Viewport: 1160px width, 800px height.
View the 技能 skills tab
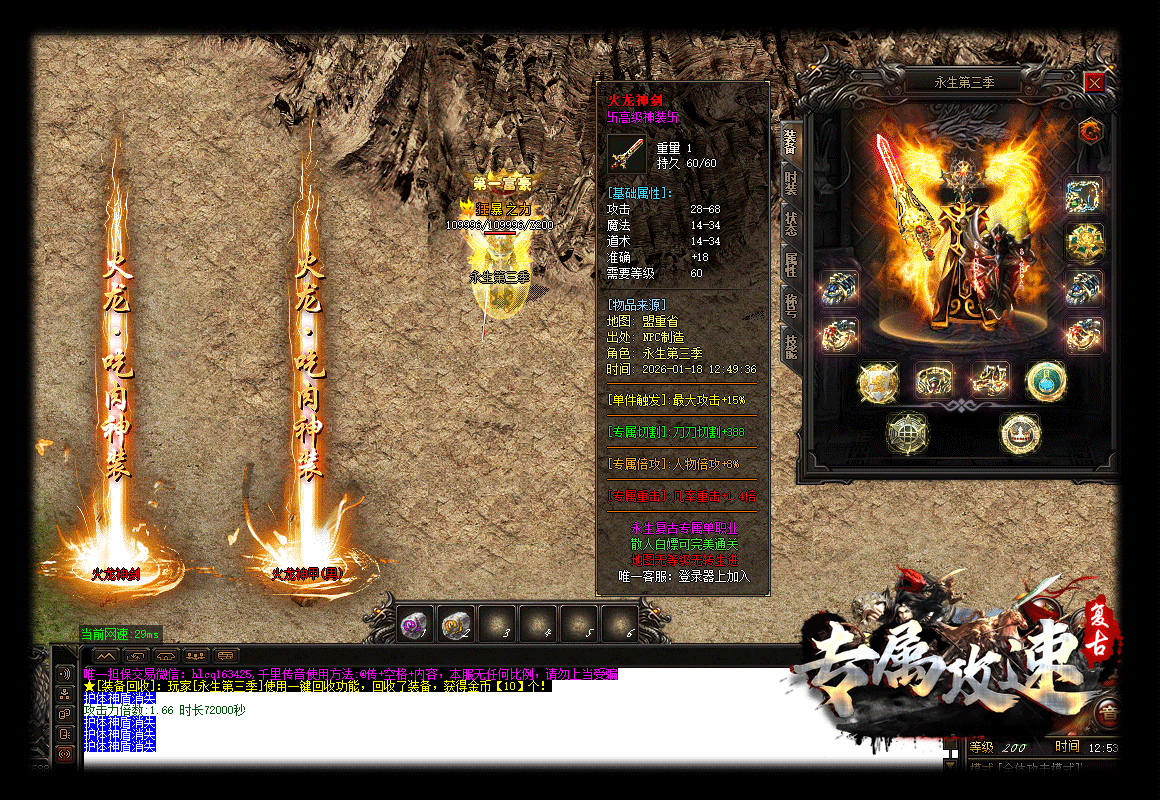(790, 347)
